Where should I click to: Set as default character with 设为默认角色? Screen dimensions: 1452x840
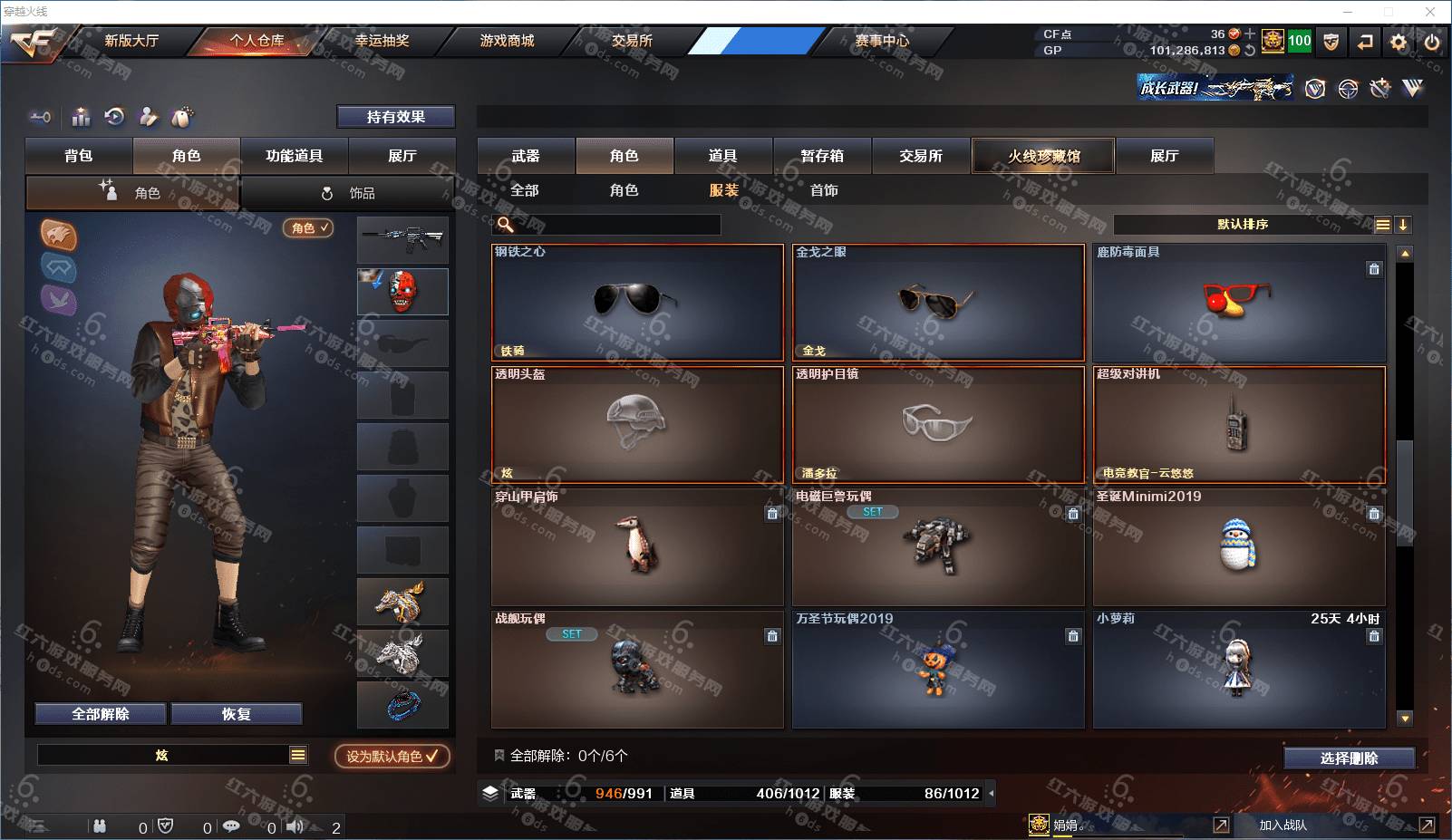click(x=392, y=756)
